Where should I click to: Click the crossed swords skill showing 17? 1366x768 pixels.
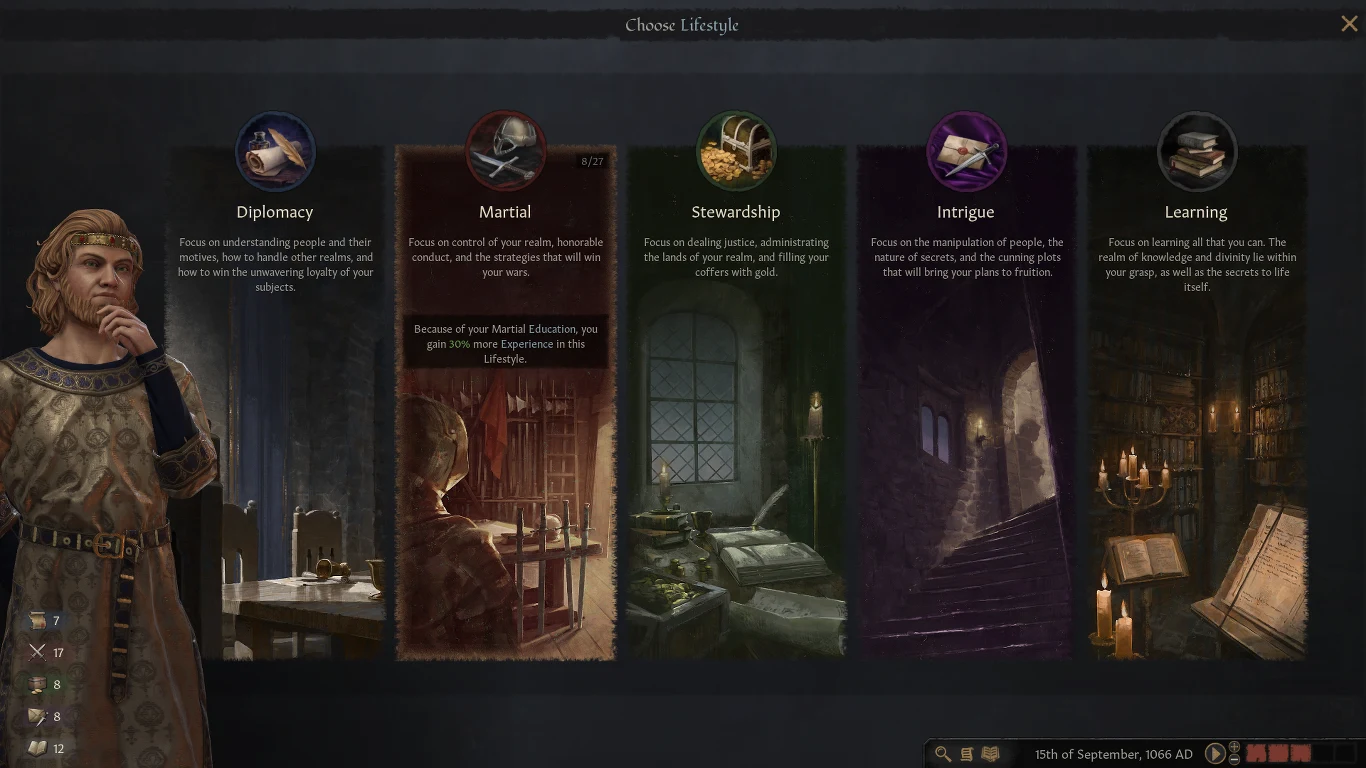(x=39, y=652)
